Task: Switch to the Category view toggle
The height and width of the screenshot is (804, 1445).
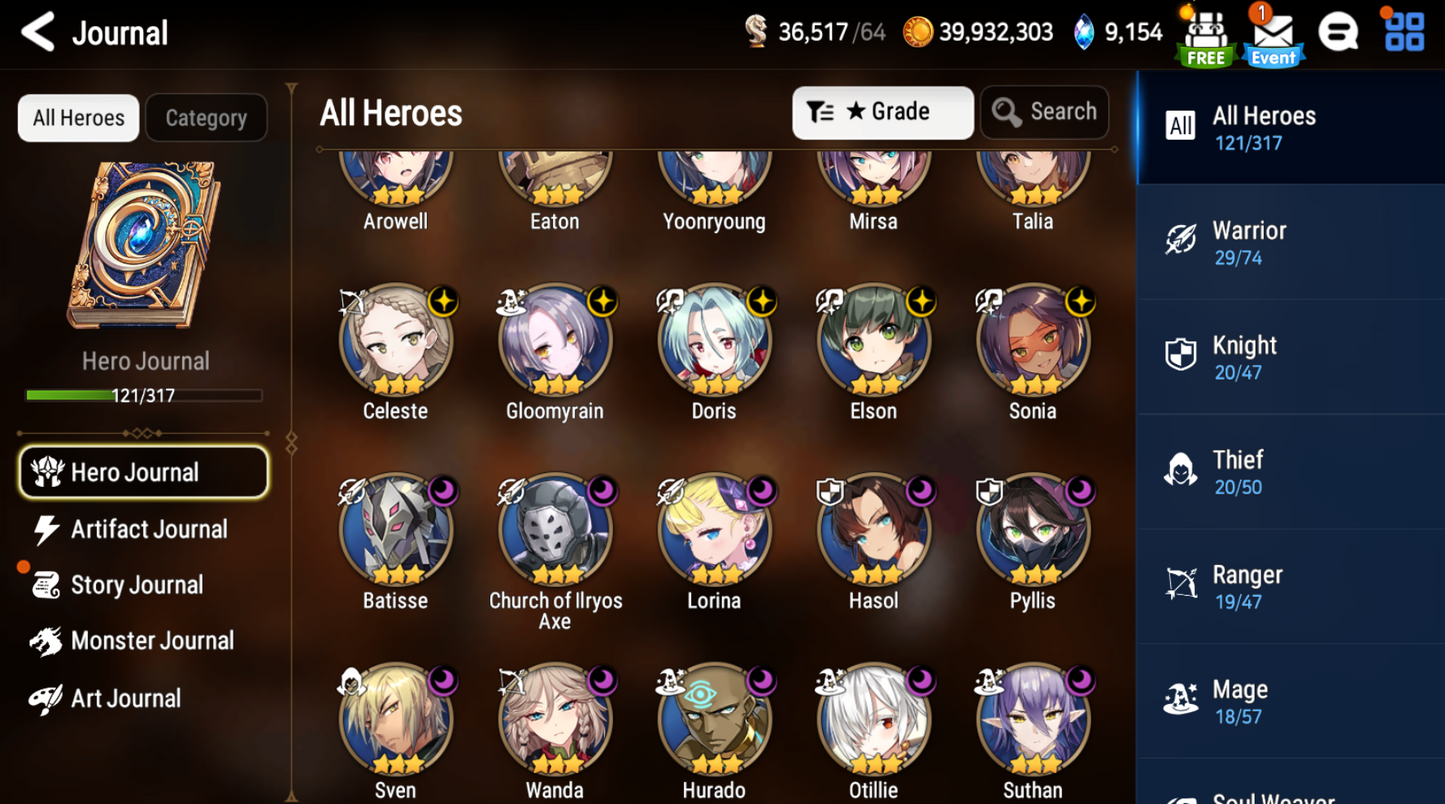Action: point(206,117)
